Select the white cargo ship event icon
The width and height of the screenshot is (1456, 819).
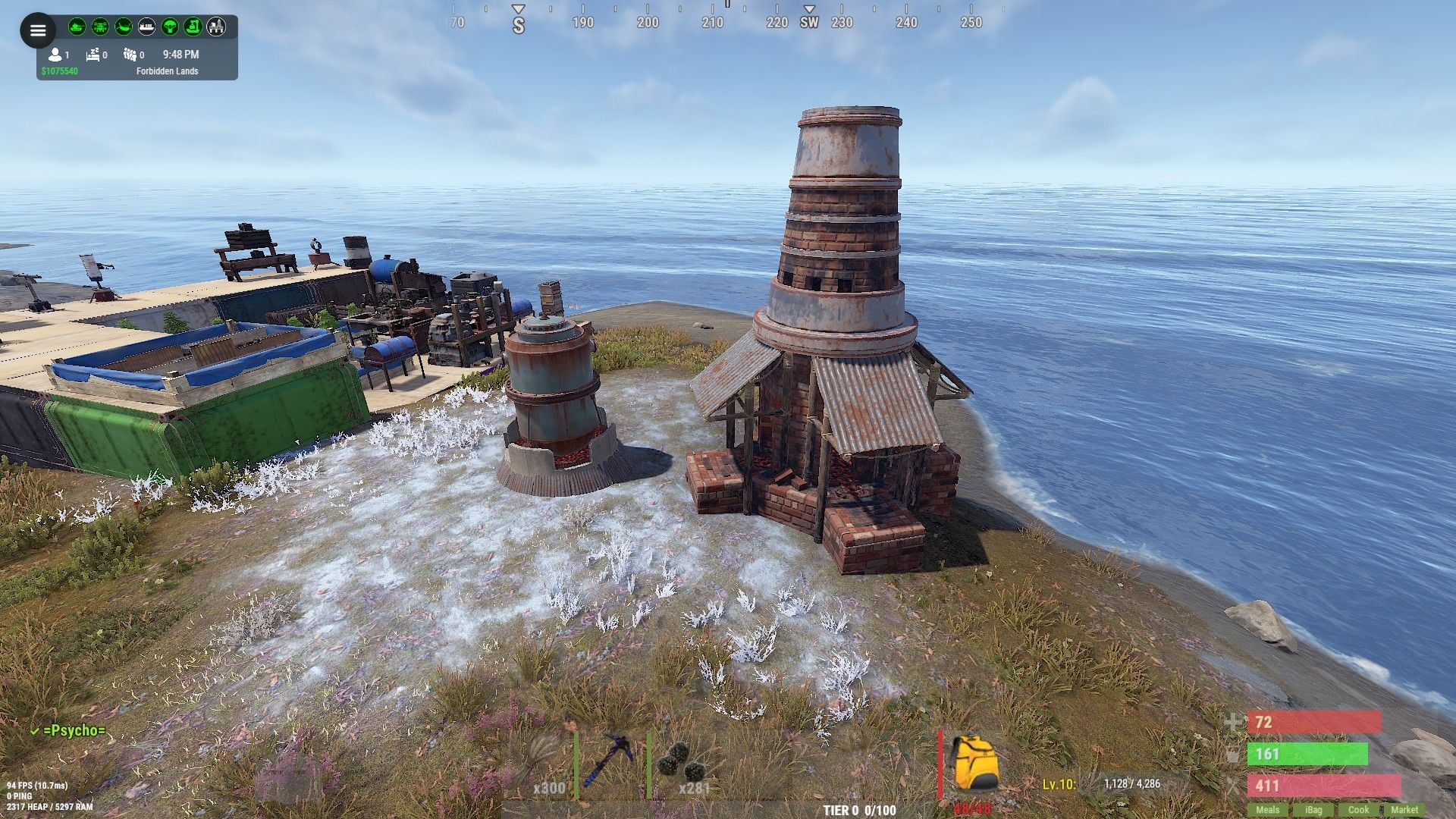[147, 27]
